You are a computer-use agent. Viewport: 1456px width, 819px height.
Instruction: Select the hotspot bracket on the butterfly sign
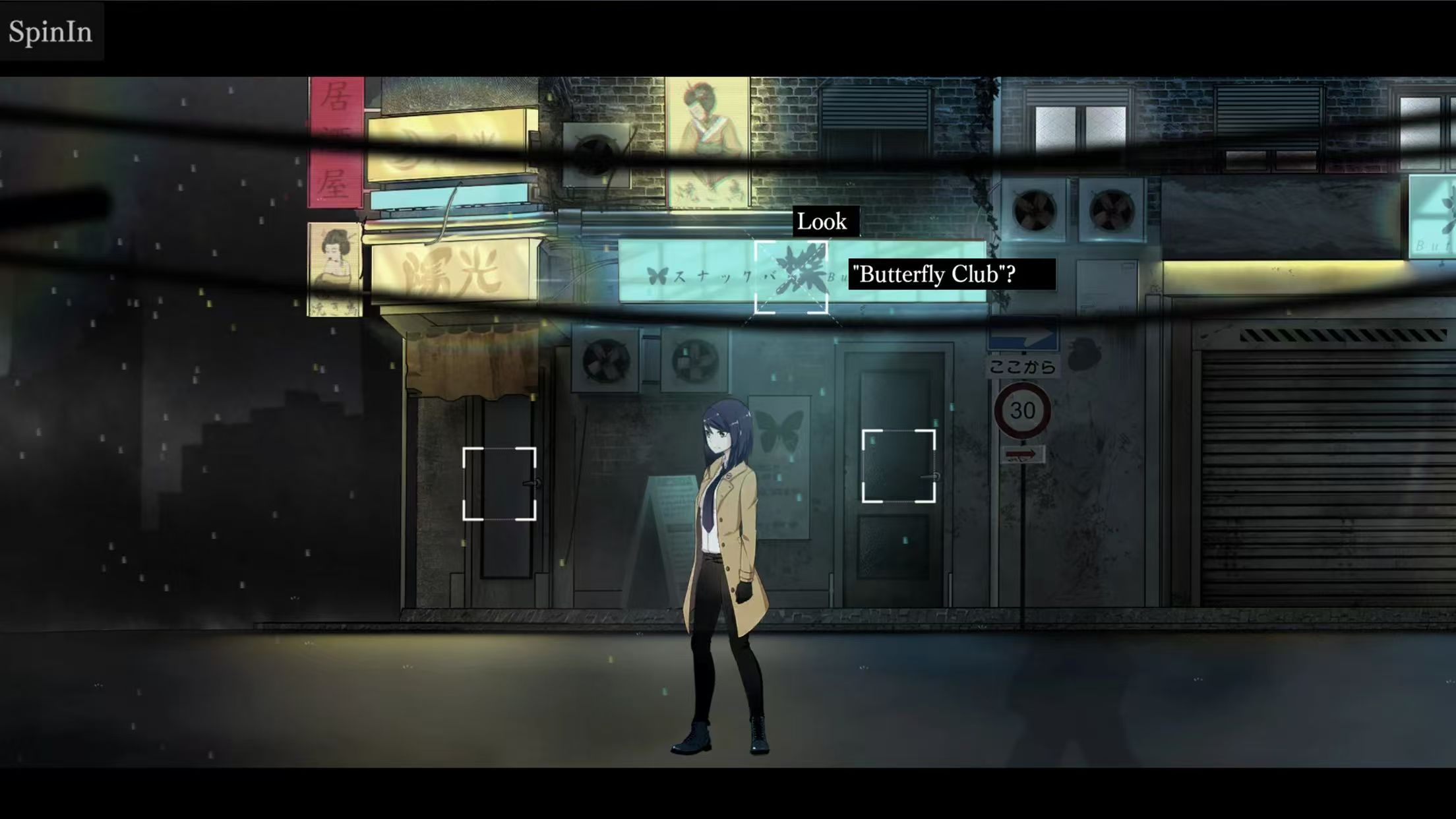pyautogui.click(x=791, y=277)
